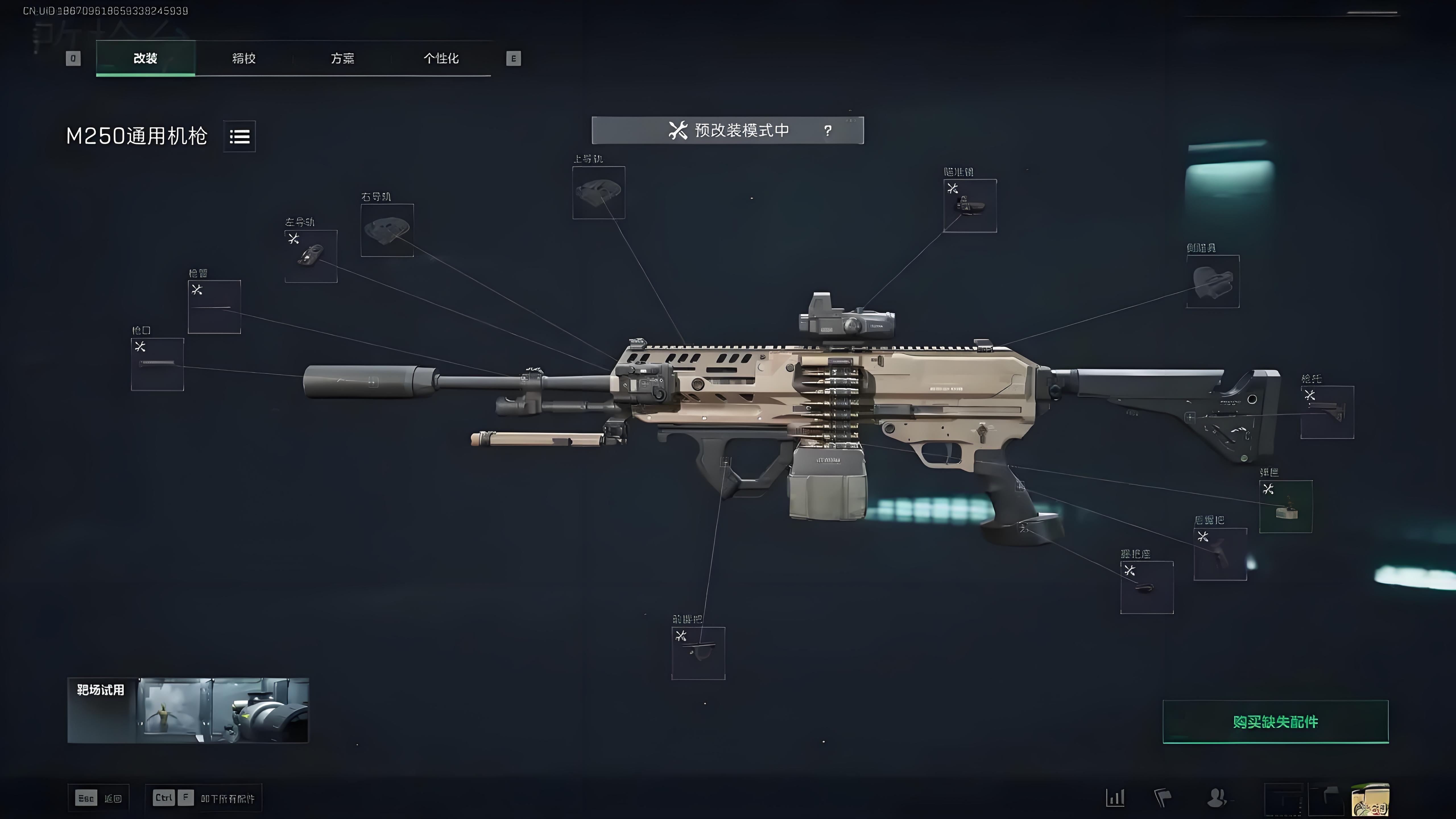Viewport: 1456px width, 819px height.
Task: Select the 瞄准镜 optic slot
Action: coord(970,206)
